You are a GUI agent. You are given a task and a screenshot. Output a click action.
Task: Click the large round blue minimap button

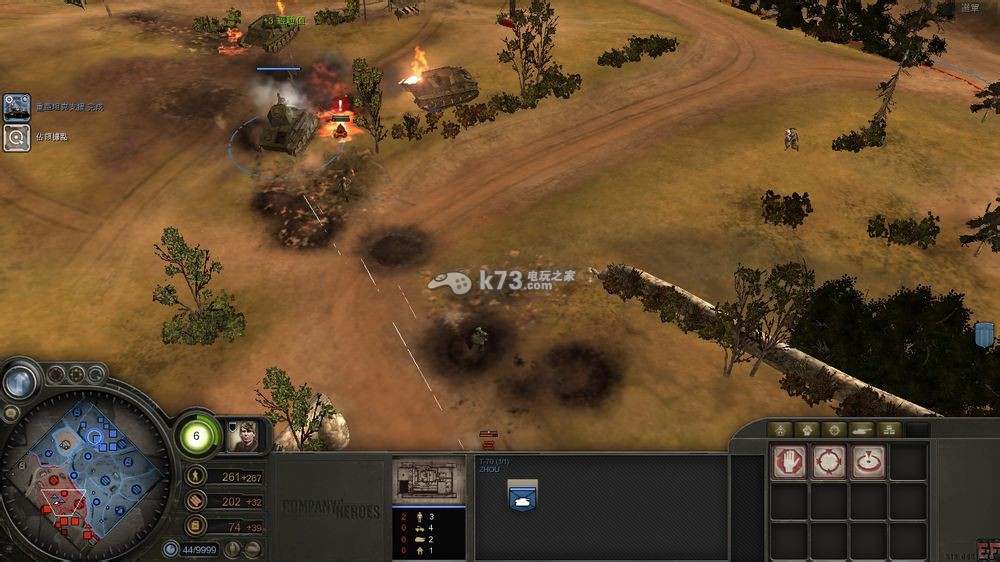coord(19,381)
